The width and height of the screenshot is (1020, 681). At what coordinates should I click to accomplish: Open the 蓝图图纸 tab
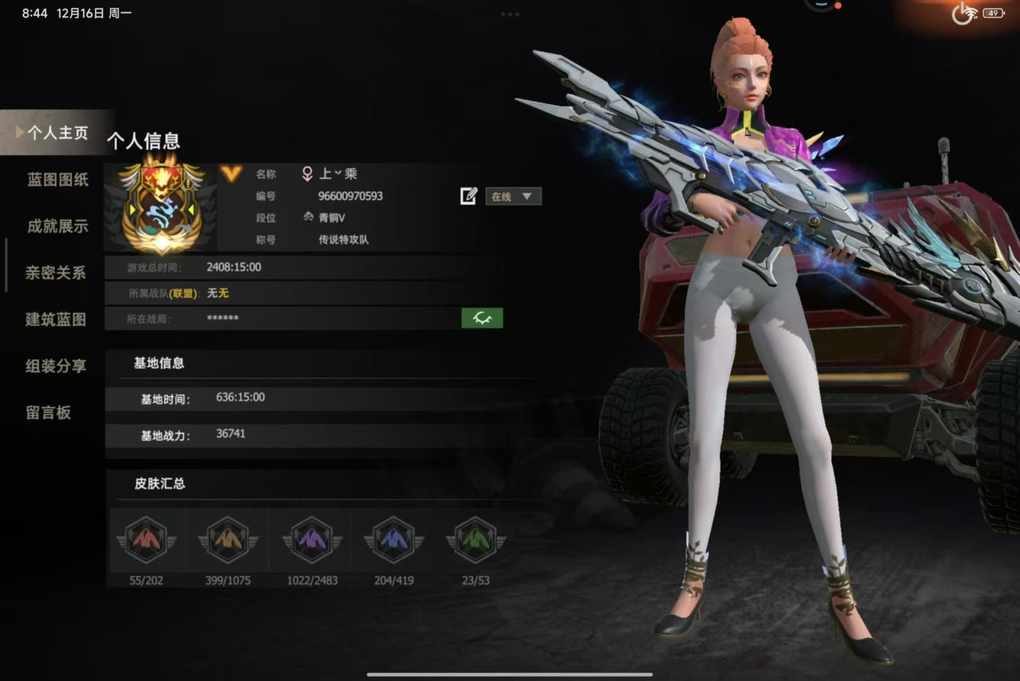[58, 180]
